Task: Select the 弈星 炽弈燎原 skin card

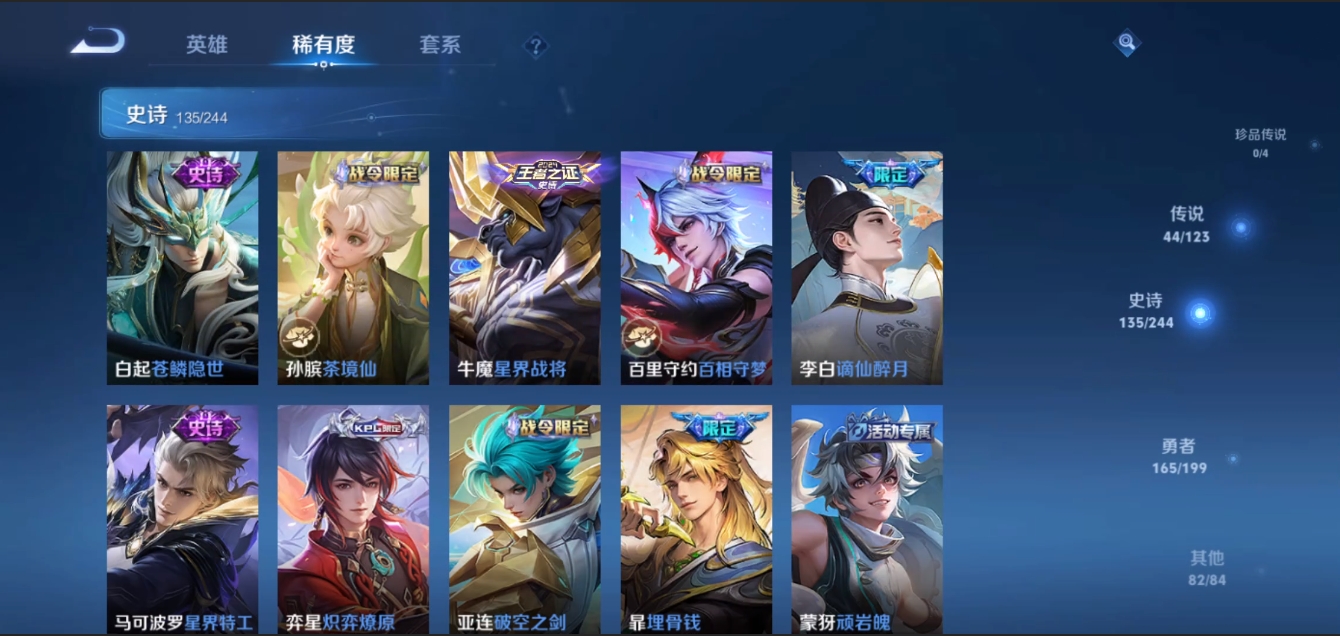Action: tap(353, 519)
